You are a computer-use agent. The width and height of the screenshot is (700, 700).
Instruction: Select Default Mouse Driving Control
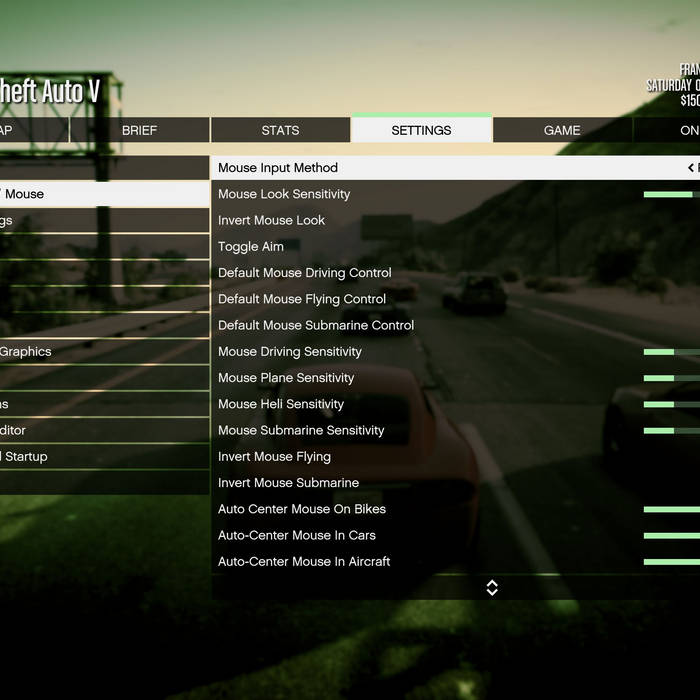(305, 273)
